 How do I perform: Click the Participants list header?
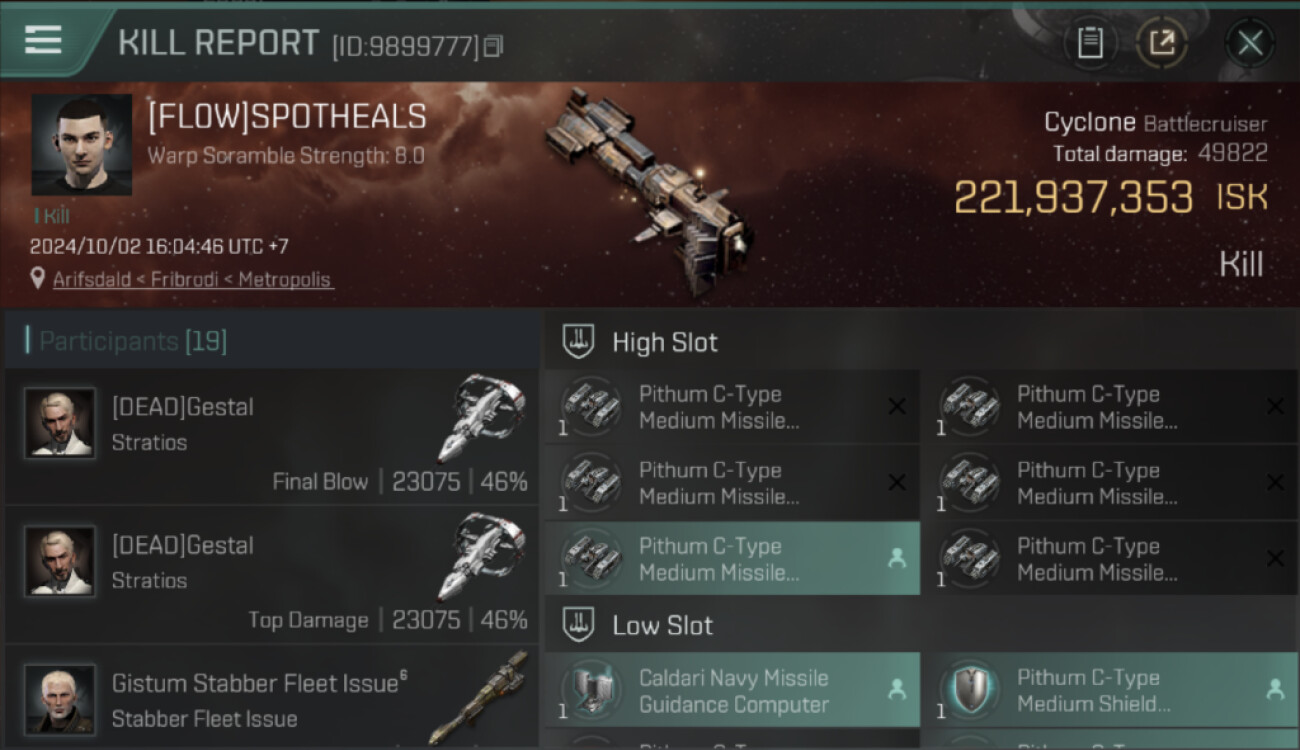(x=133, y=341)
